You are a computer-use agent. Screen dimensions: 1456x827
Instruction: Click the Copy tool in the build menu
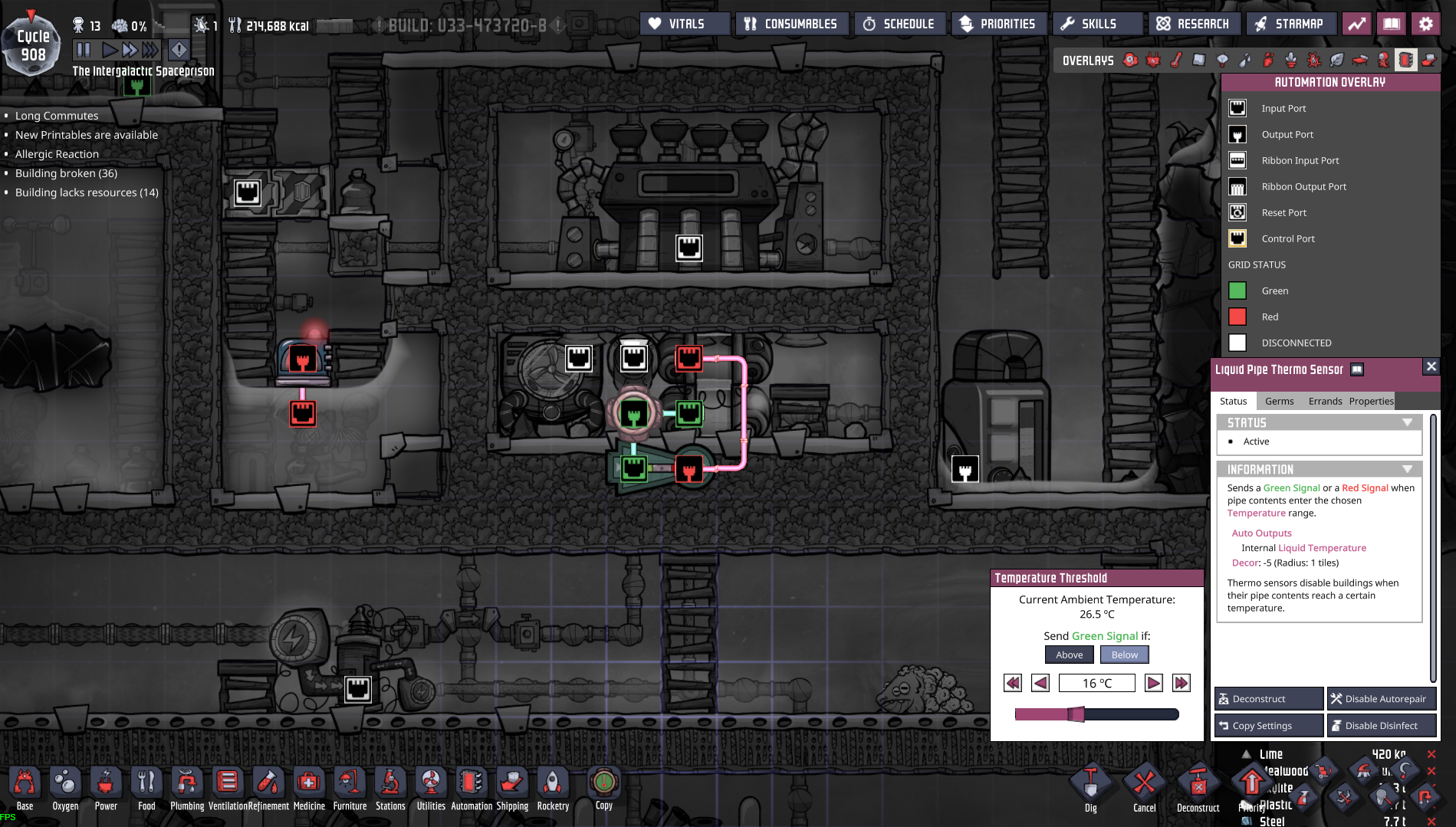pos(603,784)
